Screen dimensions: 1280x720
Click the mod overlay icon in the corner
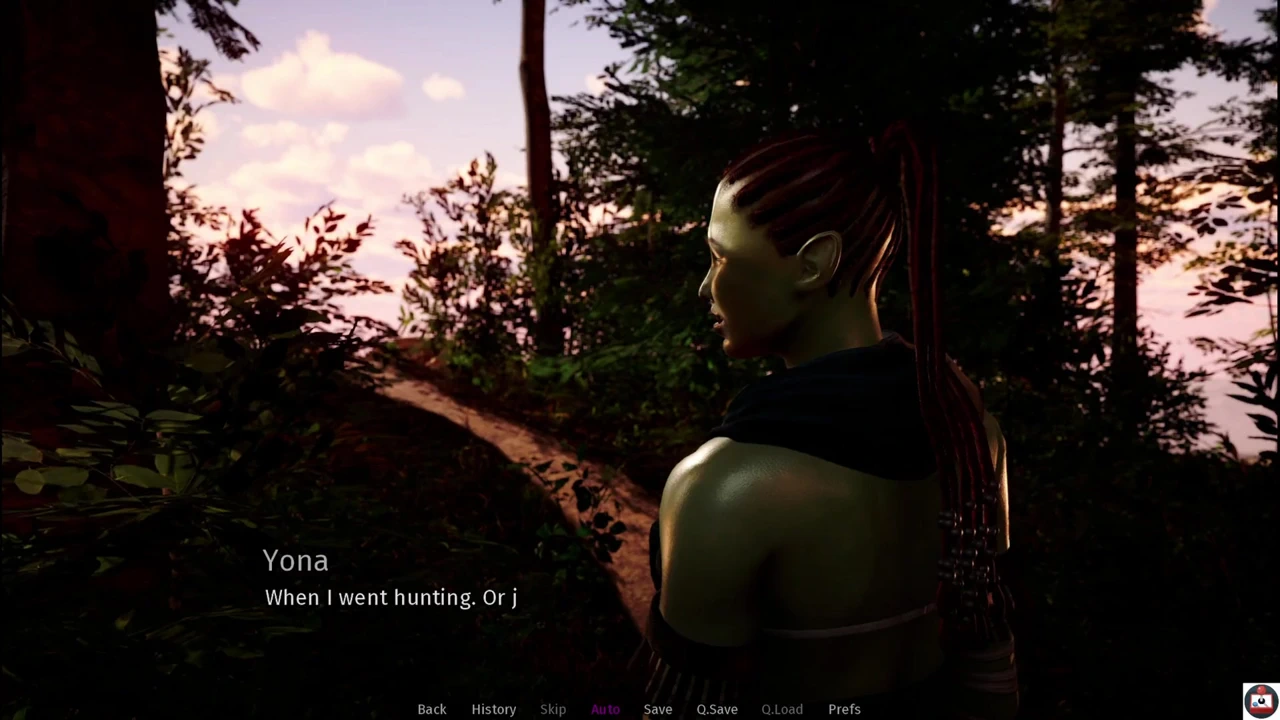1258,700
